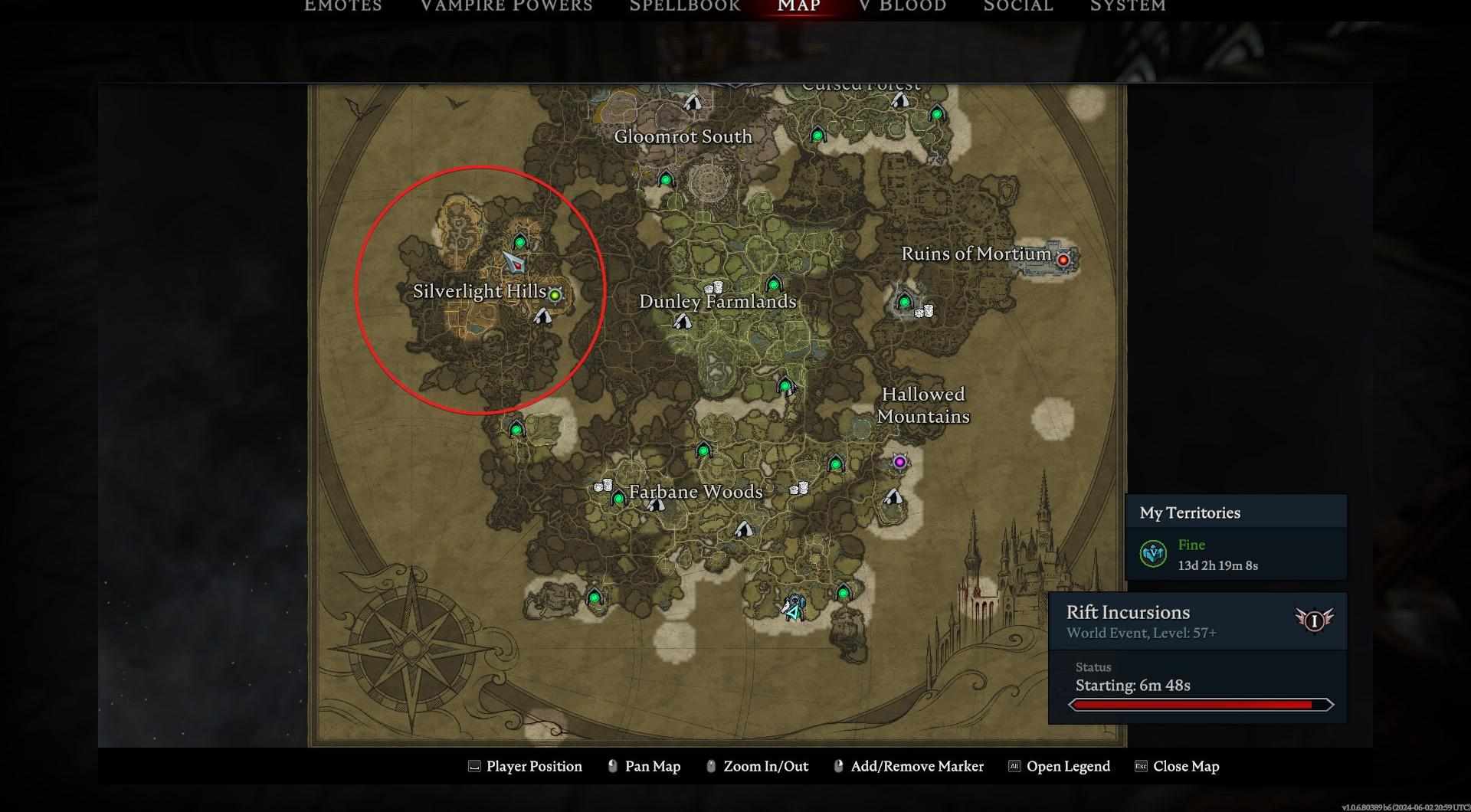This screenshot has height=812, width=1471.
Task: Open the Rift Incursions world event panel
Action: coord(1180,621)
